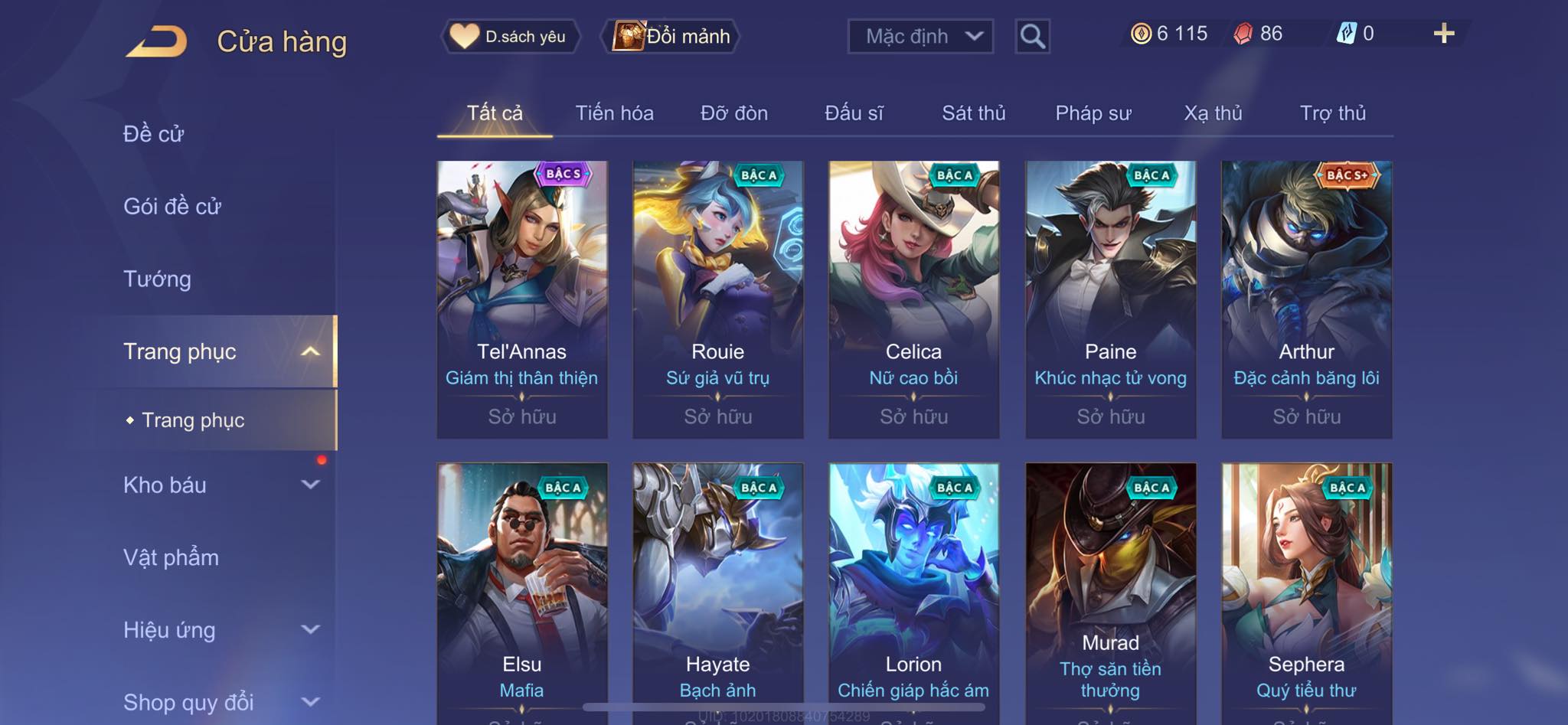Switch to the Đỡ đòn tab

click(733, 113)
